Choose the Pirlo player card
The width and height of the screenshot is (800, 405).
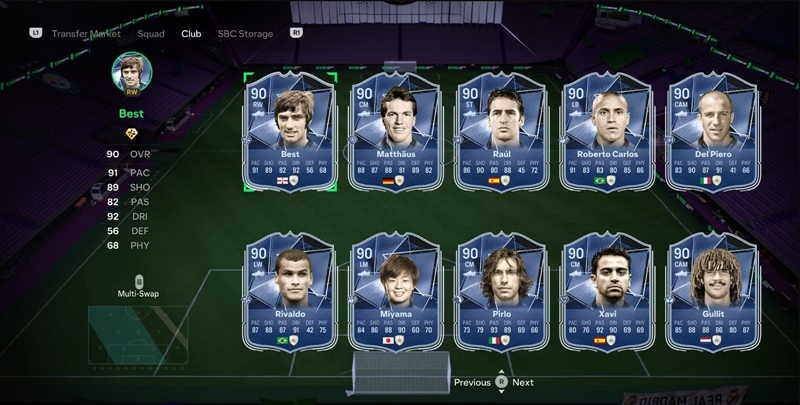tap(502, 292)
